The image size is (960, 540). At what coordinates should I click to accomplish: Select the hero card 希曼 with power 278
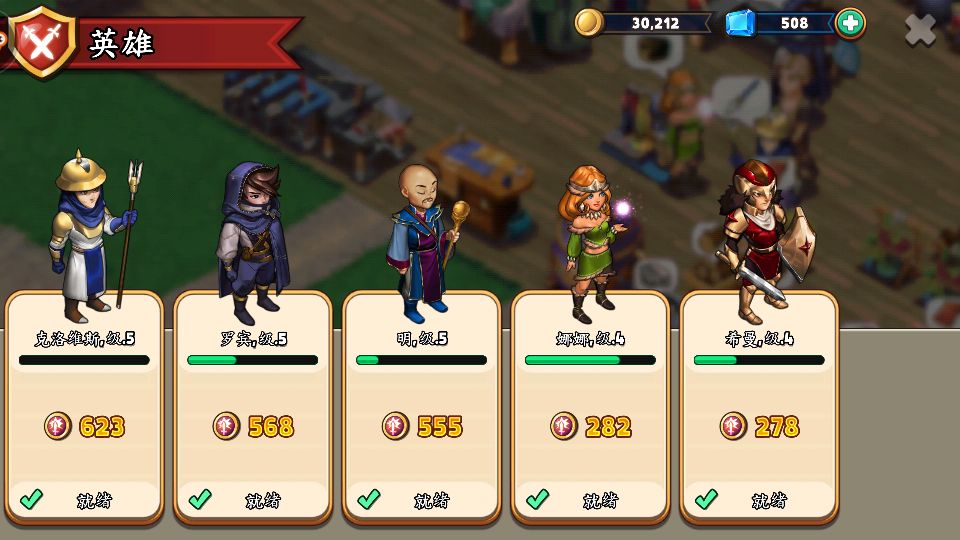(759, 410)
